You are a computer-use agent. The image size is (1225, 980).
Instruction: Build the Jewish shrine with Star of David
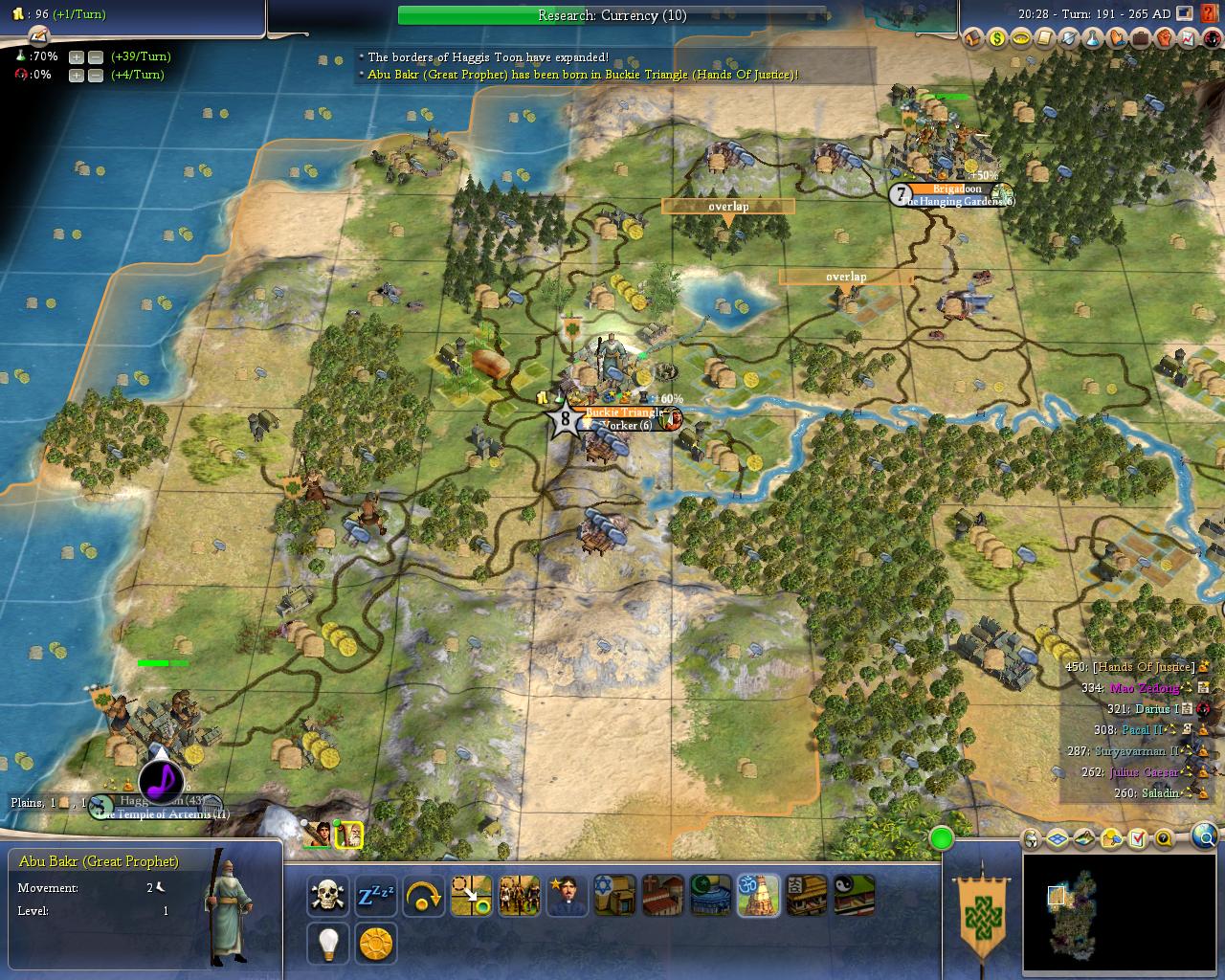point(614,896)
